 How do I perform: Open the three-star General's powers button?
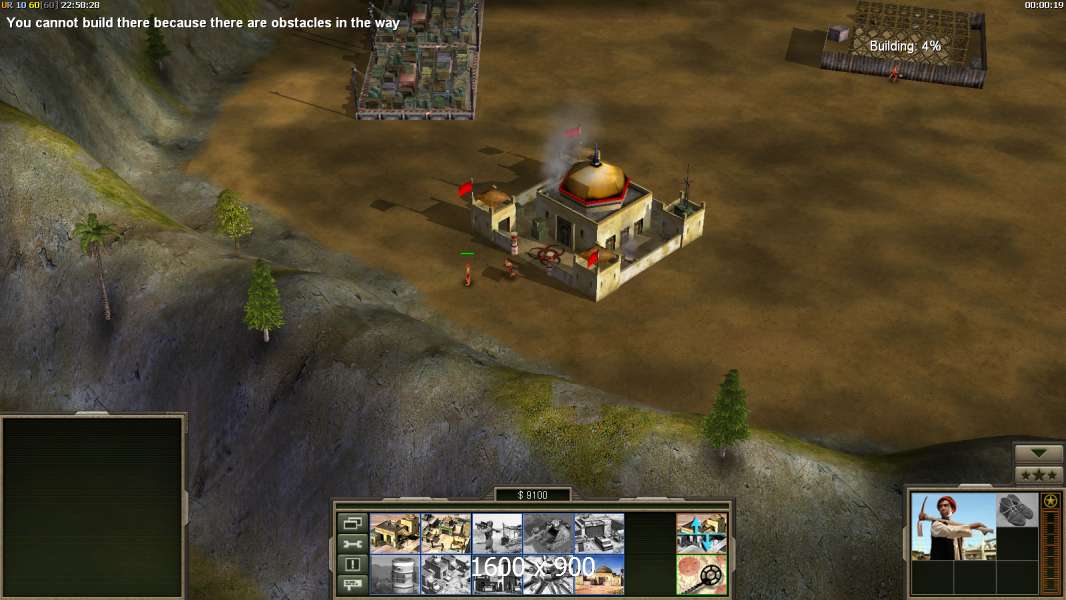[1038, 475]
